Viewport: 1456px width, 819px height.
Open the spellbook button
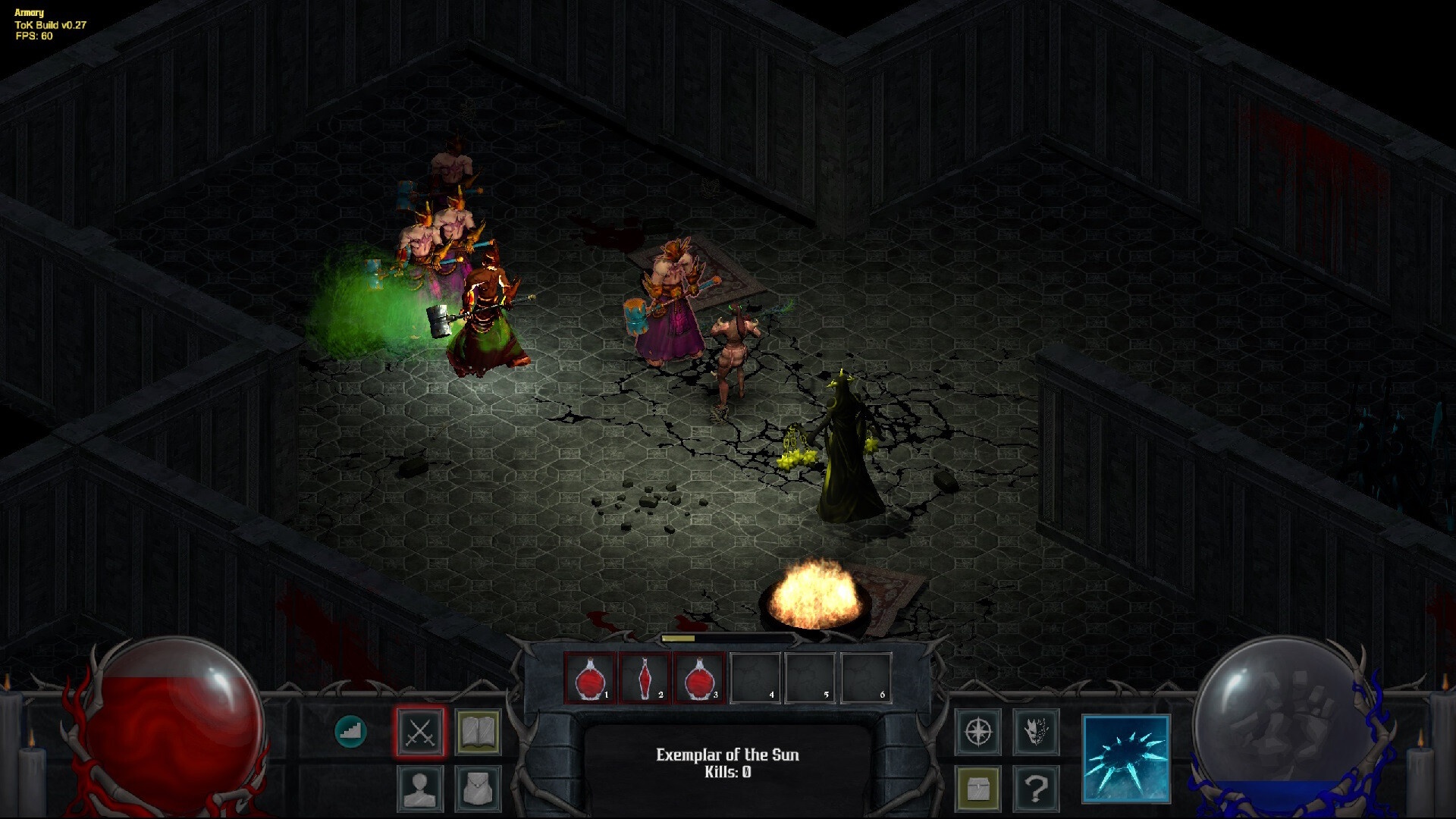478,733
